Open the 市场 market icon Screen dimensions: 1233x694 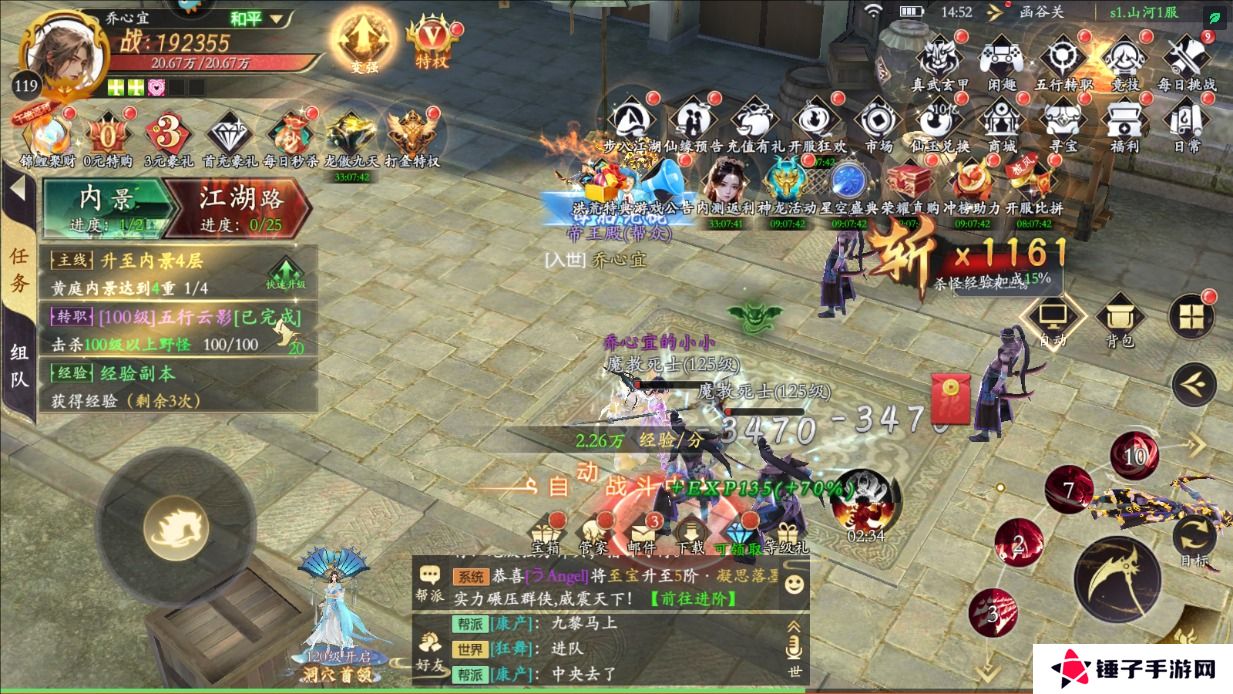click(878, 122)
